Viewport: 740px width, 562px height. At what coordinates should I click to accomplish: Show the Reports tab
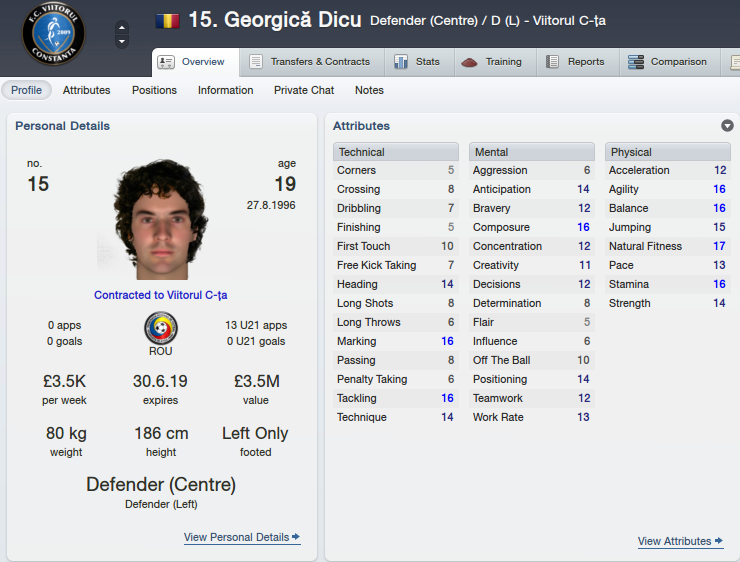coord(575,62)
